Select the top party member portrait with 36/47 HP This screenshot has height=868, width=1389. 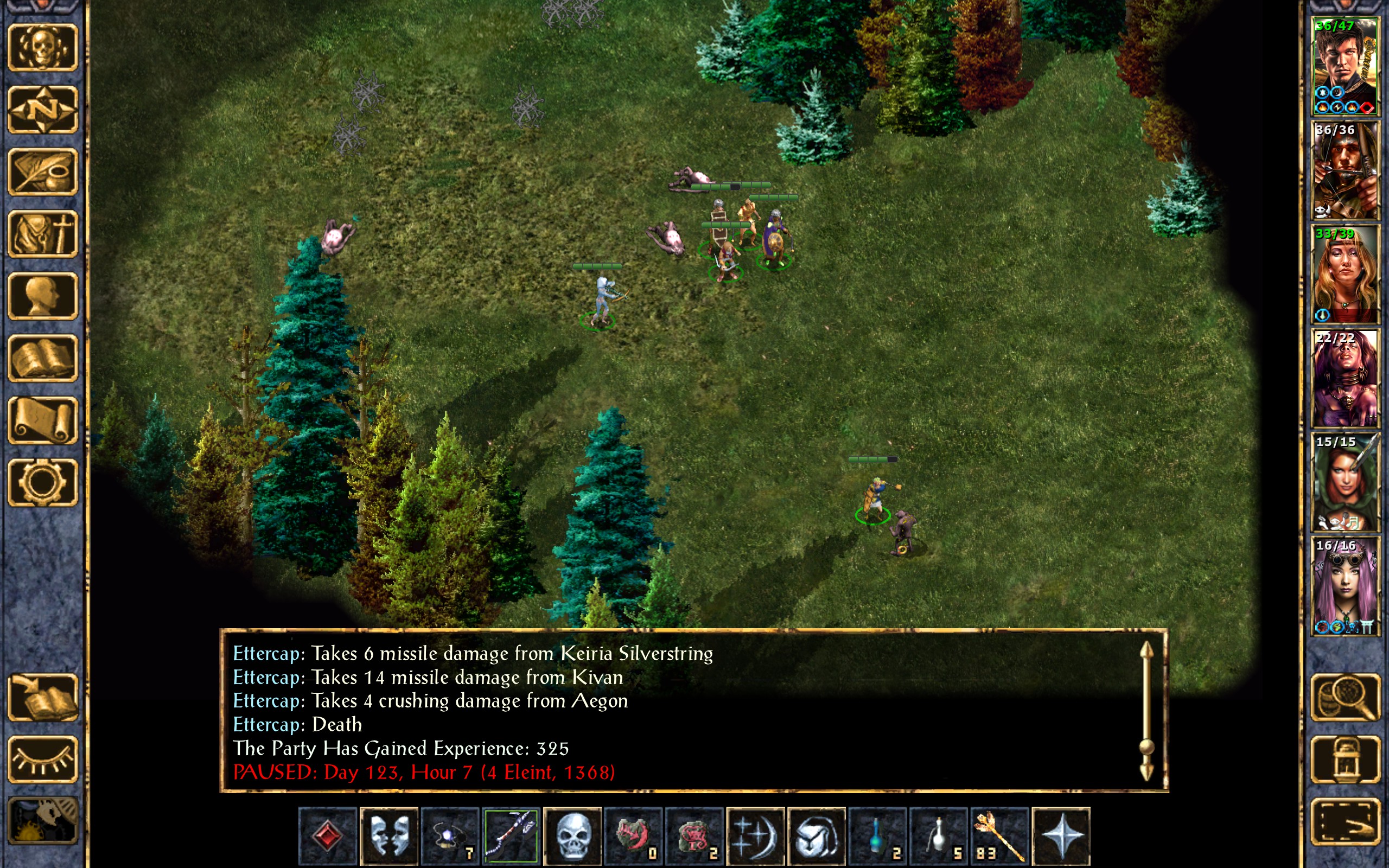[x=1345, y=67]
